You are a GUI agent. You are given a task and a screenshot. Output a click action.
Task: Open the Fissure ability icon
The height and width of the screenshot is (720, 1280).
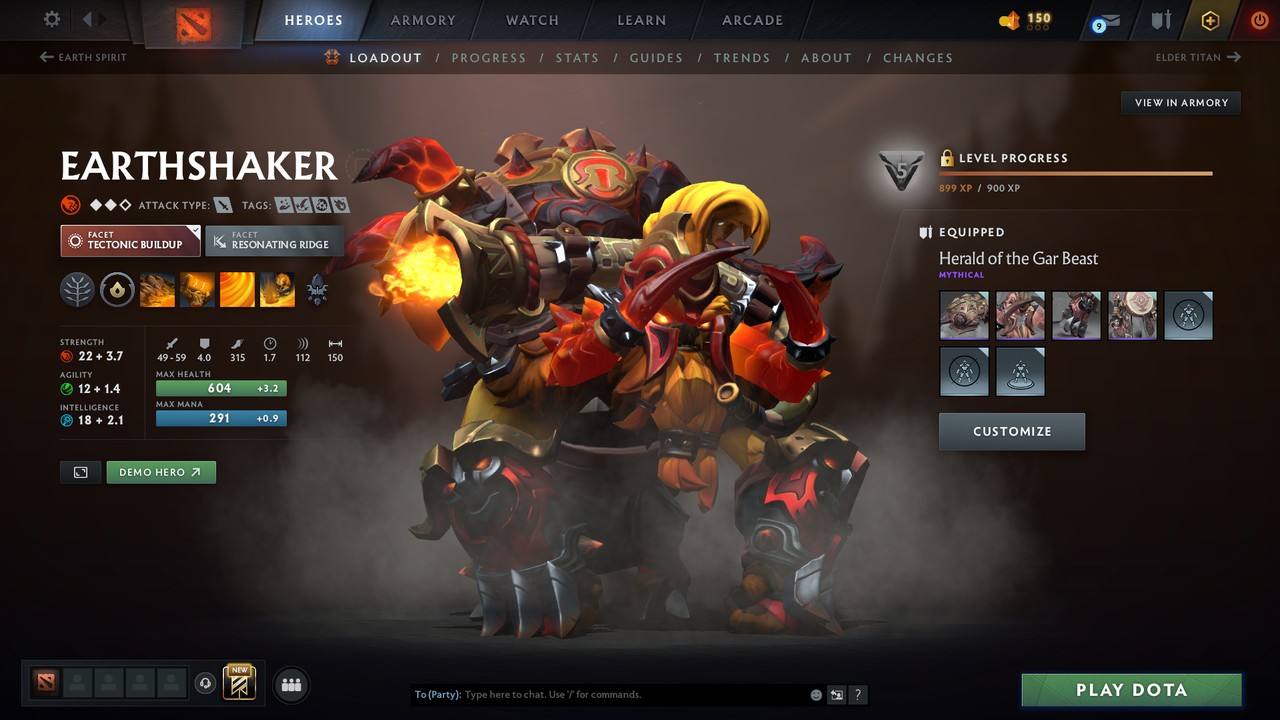(x=157, y=290)
